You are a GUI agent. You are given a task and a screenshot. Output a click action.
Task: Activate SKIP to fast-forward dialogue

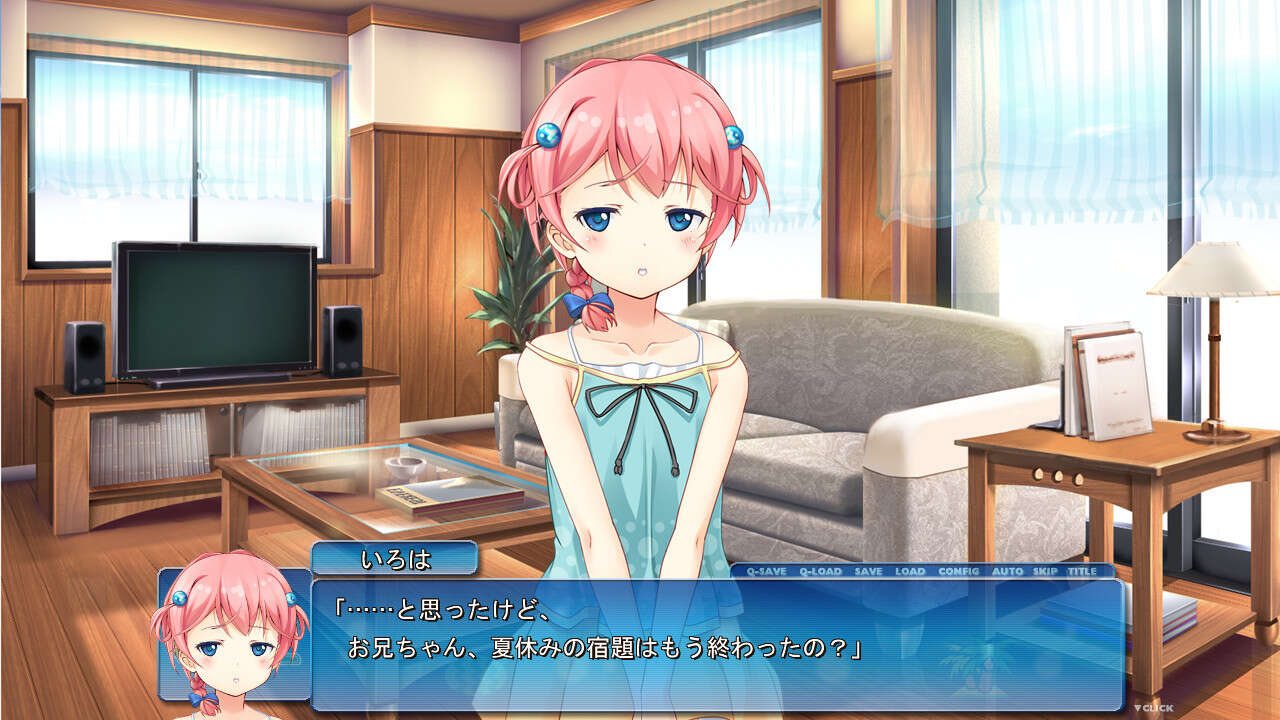pyautogui.click(x=1045, y=571)
